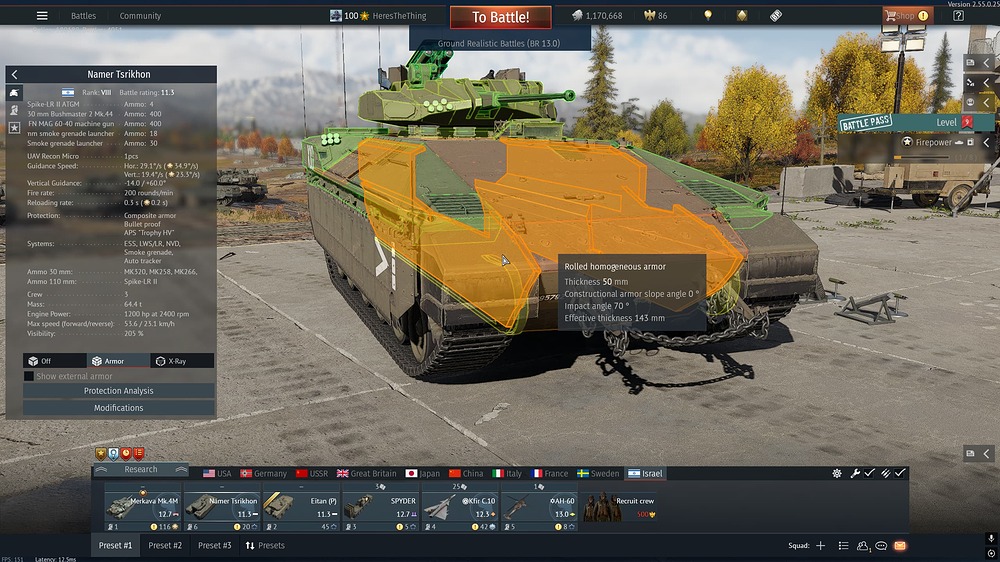The width and height of the screenshot is (1000, 562).
Task: Open the Research tree panel
Action: [x=140, y=469]
